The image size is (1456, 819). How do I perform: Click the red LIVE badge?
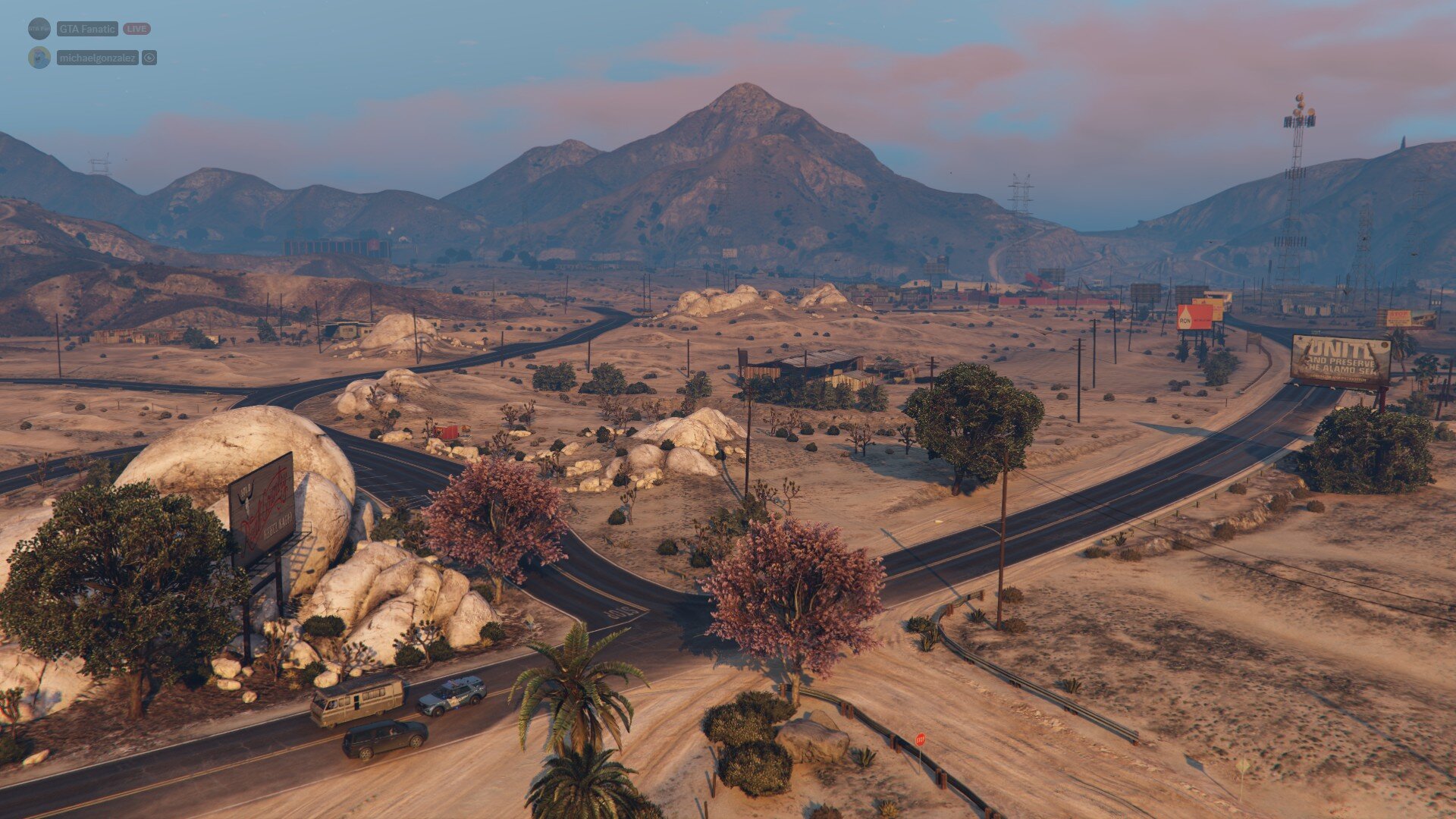pyautogui.click(x=136, y=29)
